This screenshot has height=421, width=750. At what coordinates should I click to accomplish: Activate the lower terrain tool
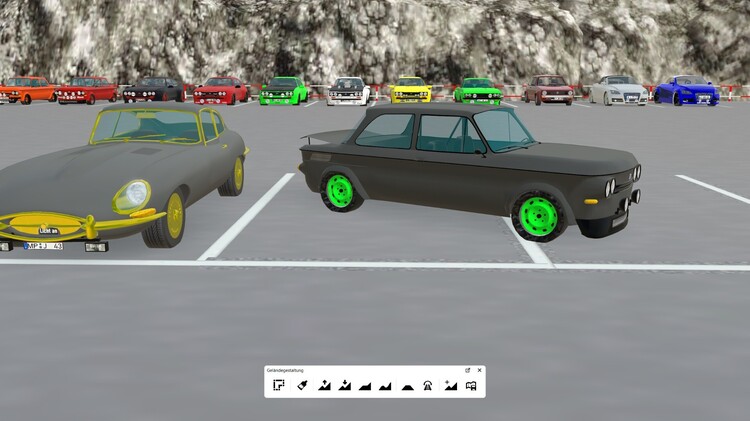[345, 385]
